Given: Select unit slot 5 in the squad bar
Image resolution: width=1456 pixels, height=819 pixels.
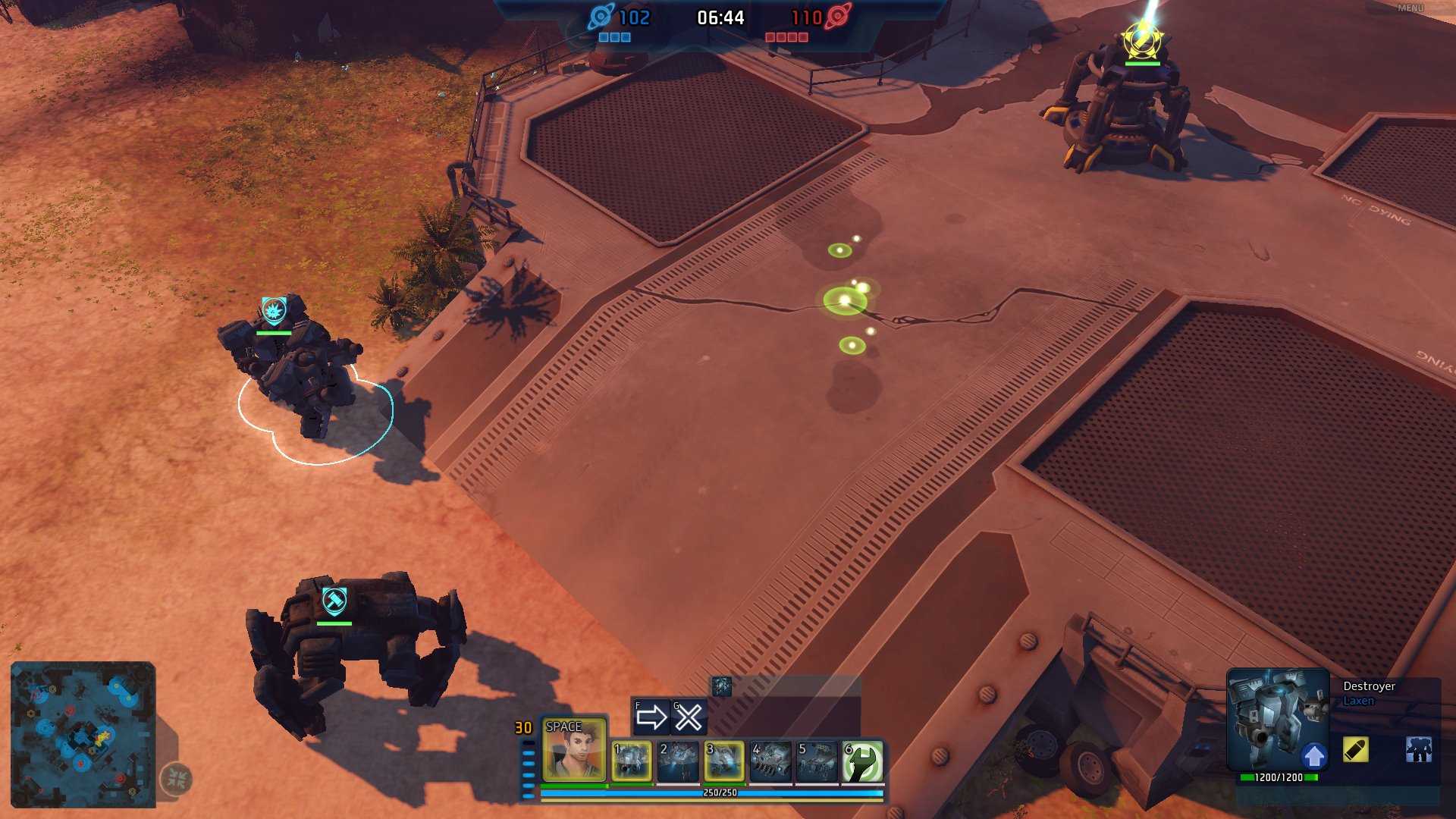Looking at the screenshot, I should (x=817, y=761).
